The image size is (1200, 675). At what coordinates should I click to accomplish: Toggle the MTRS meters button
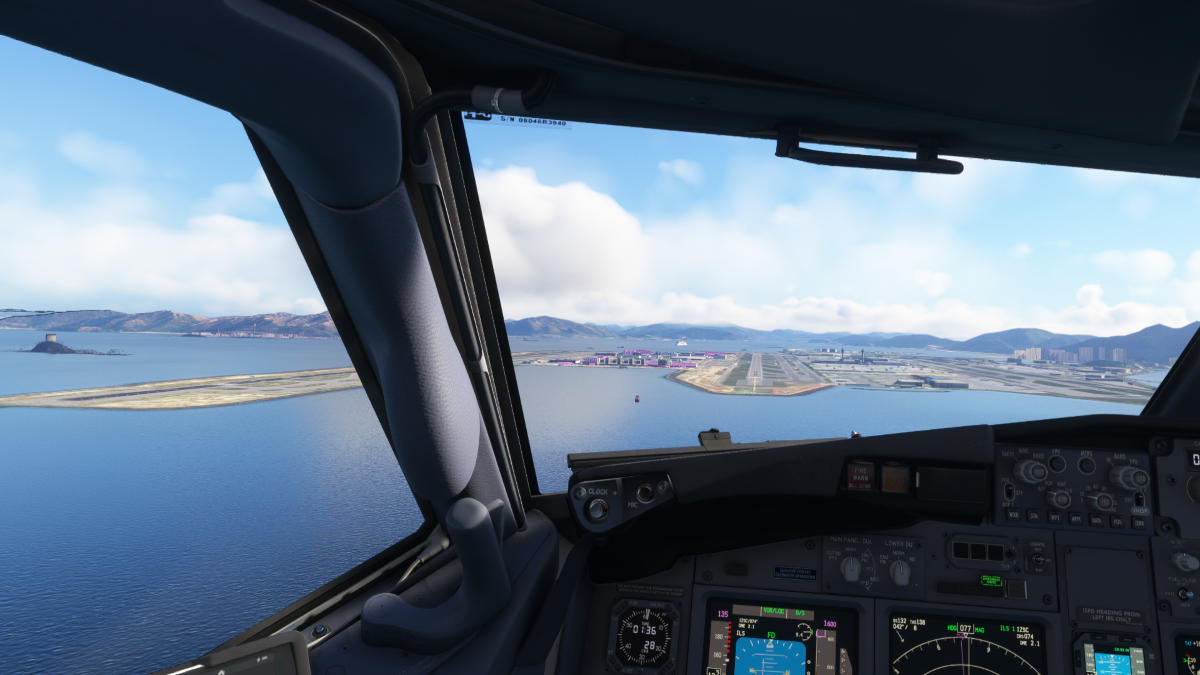[1087, 465]
